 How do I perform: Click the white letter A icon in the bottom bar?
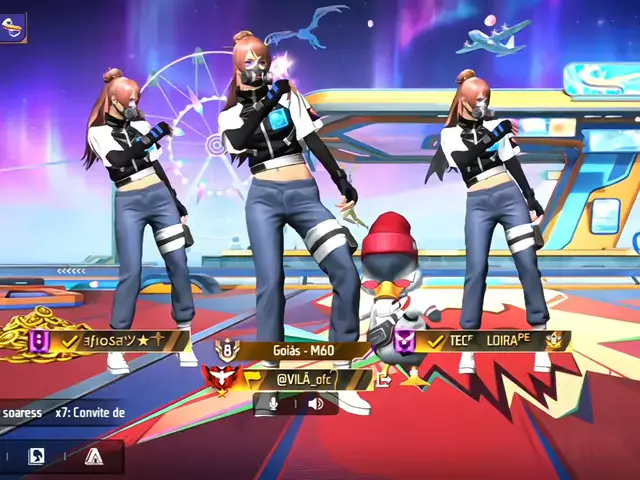(x=94, y=457)
